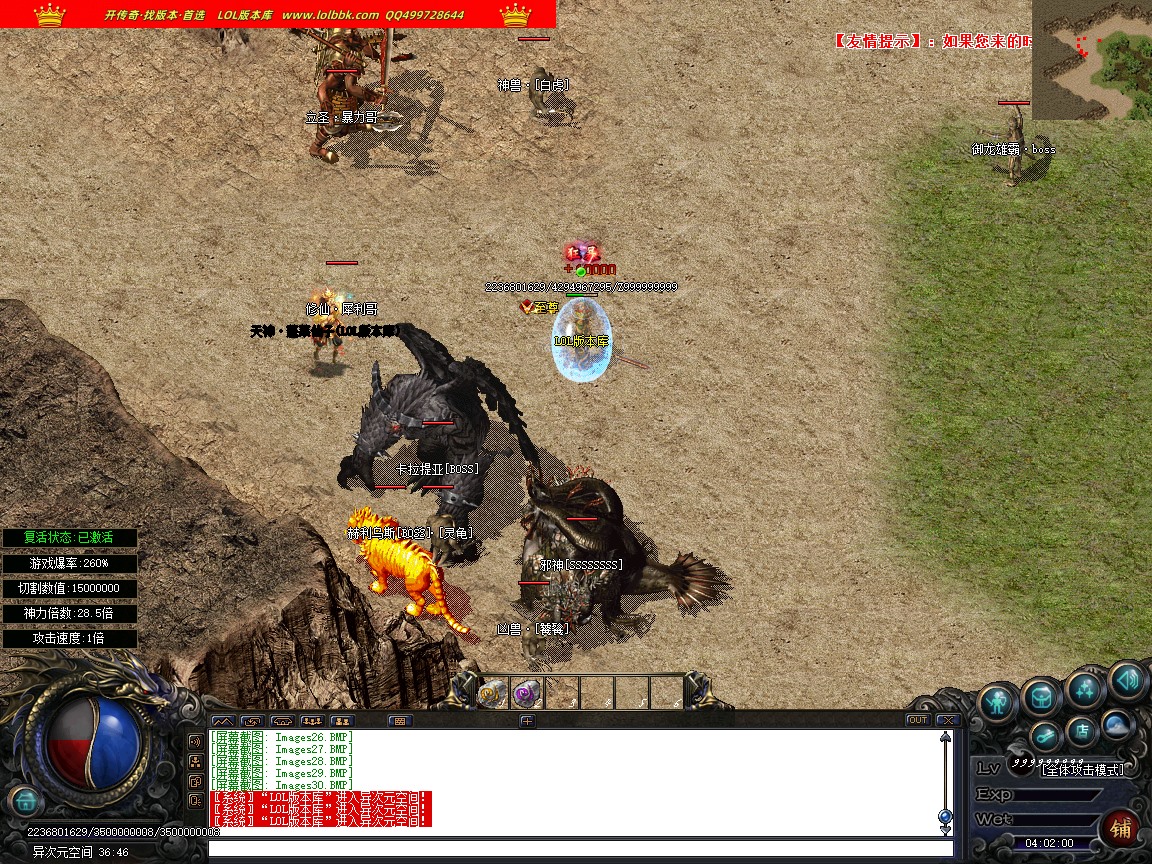The image size is (1152, 864).
Task: Click the mountain-line chat toolbar button
Action: point(222,720)
